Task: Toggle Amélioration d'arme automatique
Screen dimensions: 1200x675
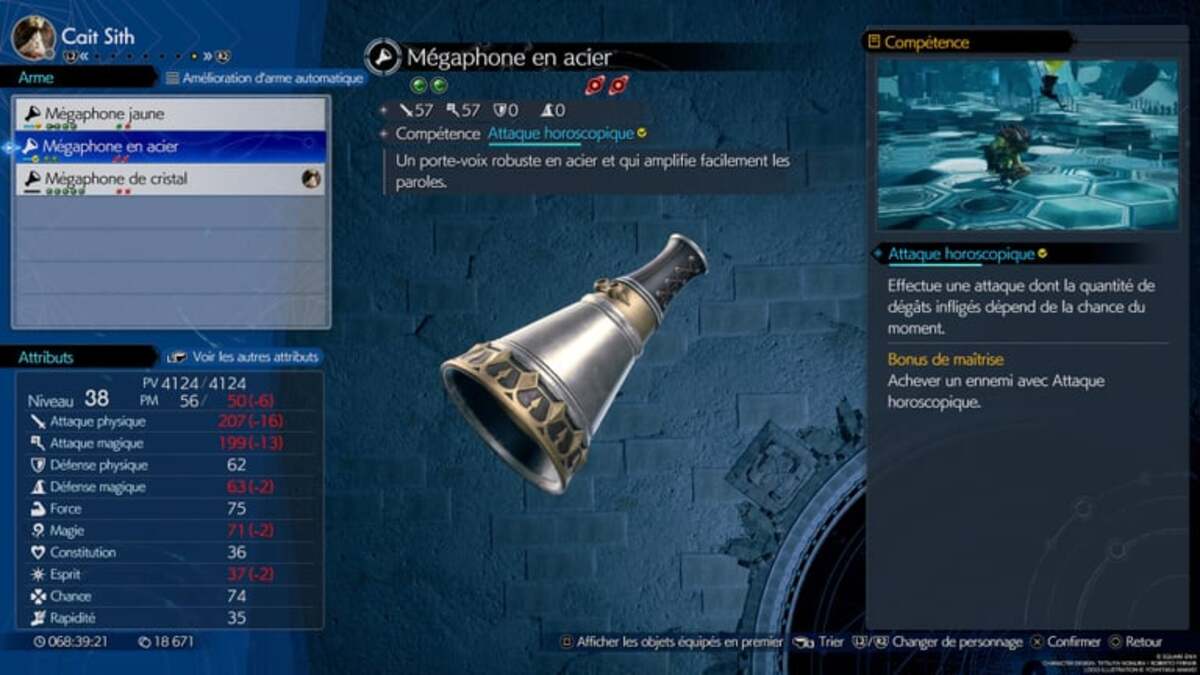Action: point(264,78)
